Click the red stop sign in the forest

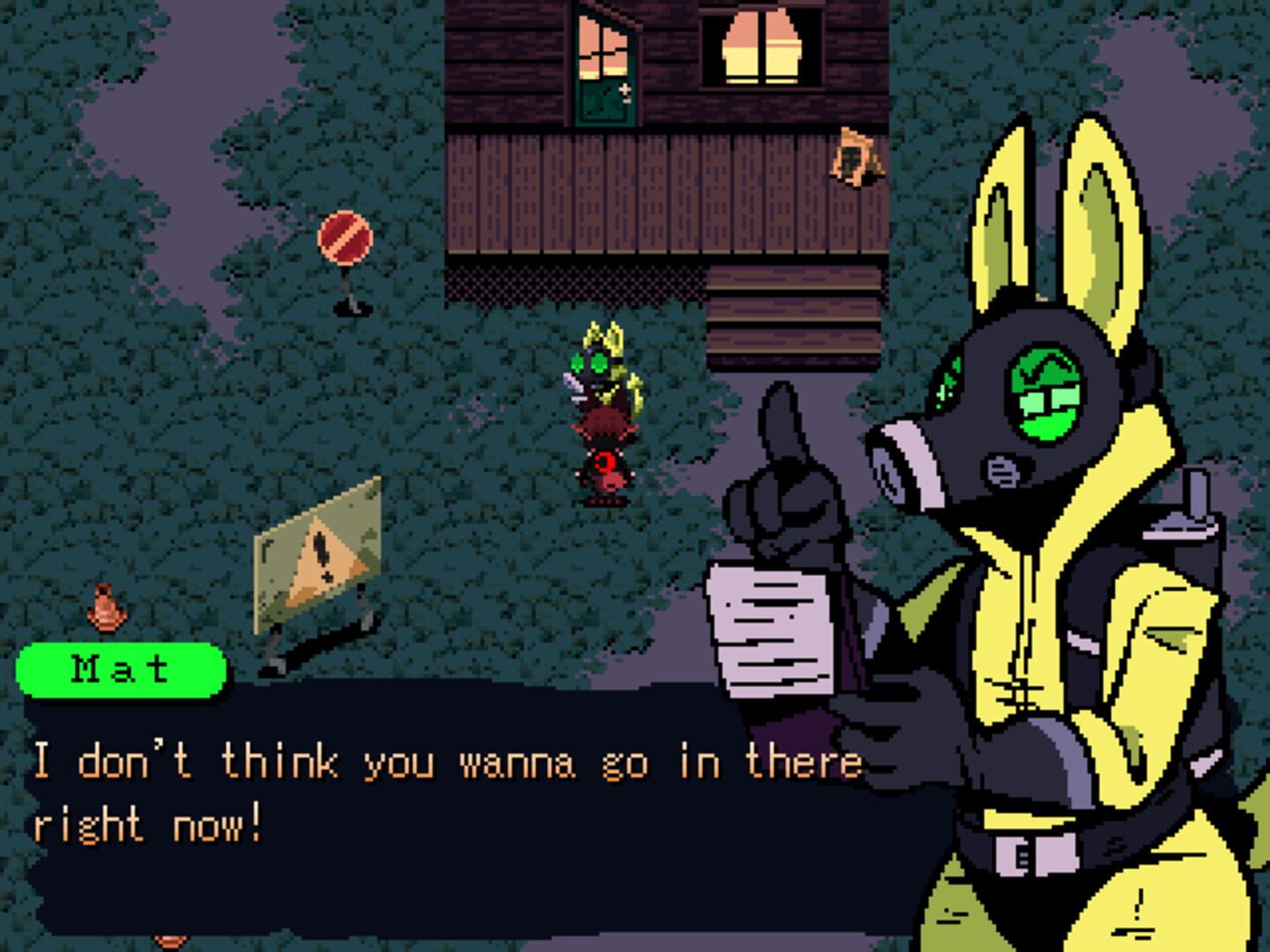(x=346, y=239)
